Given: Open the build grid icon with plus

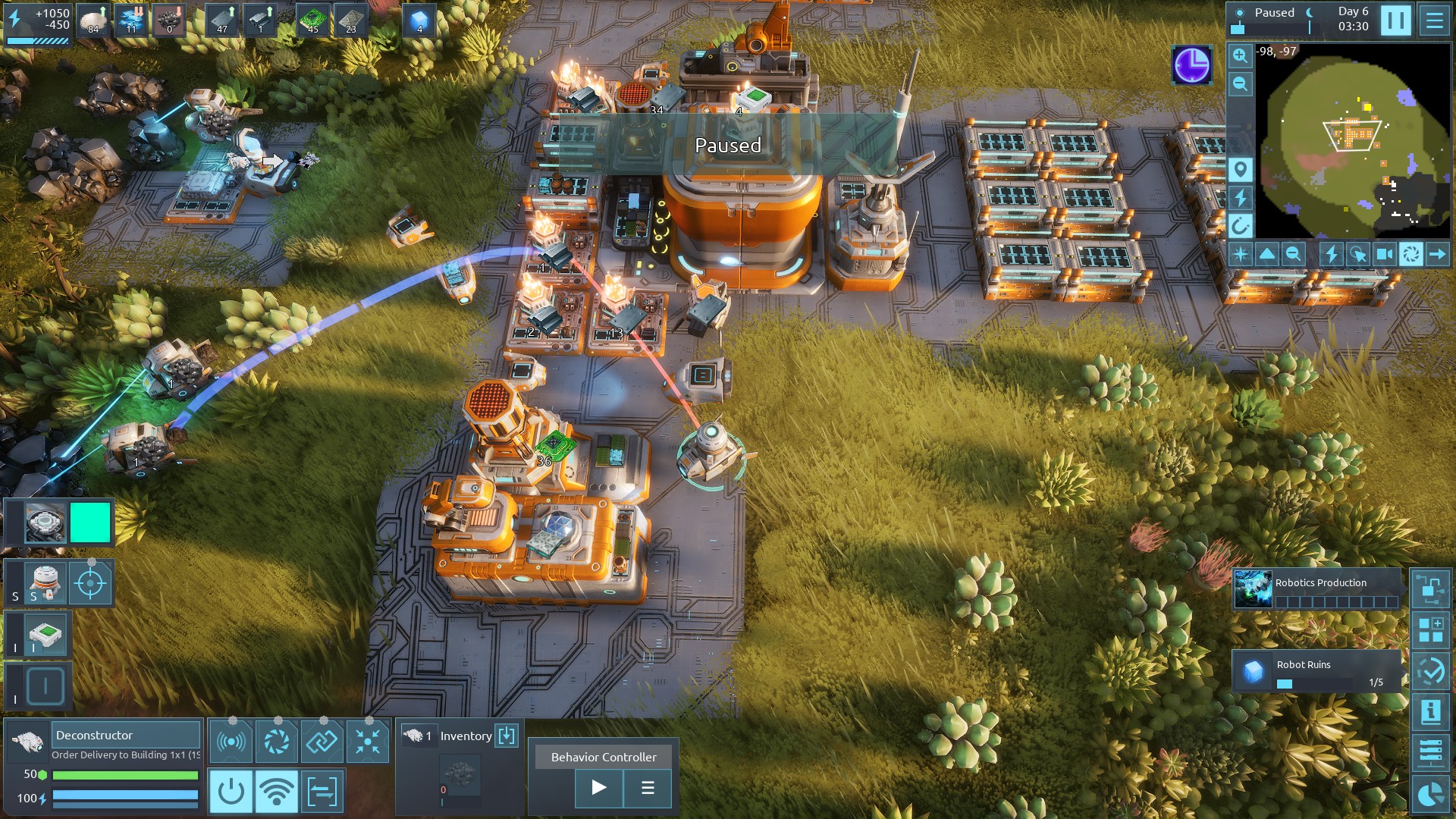Looking at the screenshot, I should tap(1430, 629).
